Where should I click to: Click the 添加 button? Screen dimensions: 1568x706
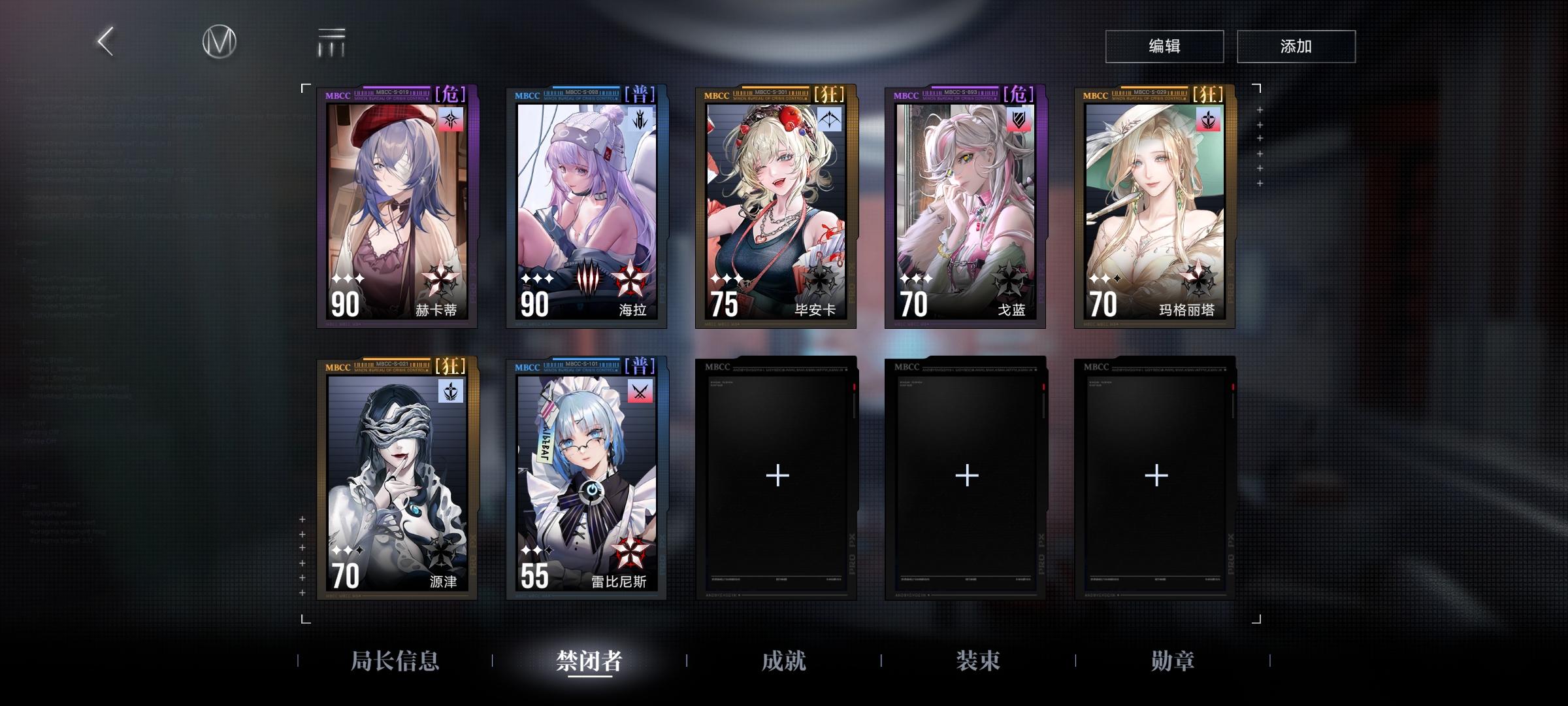click(x=1296, y=46)
